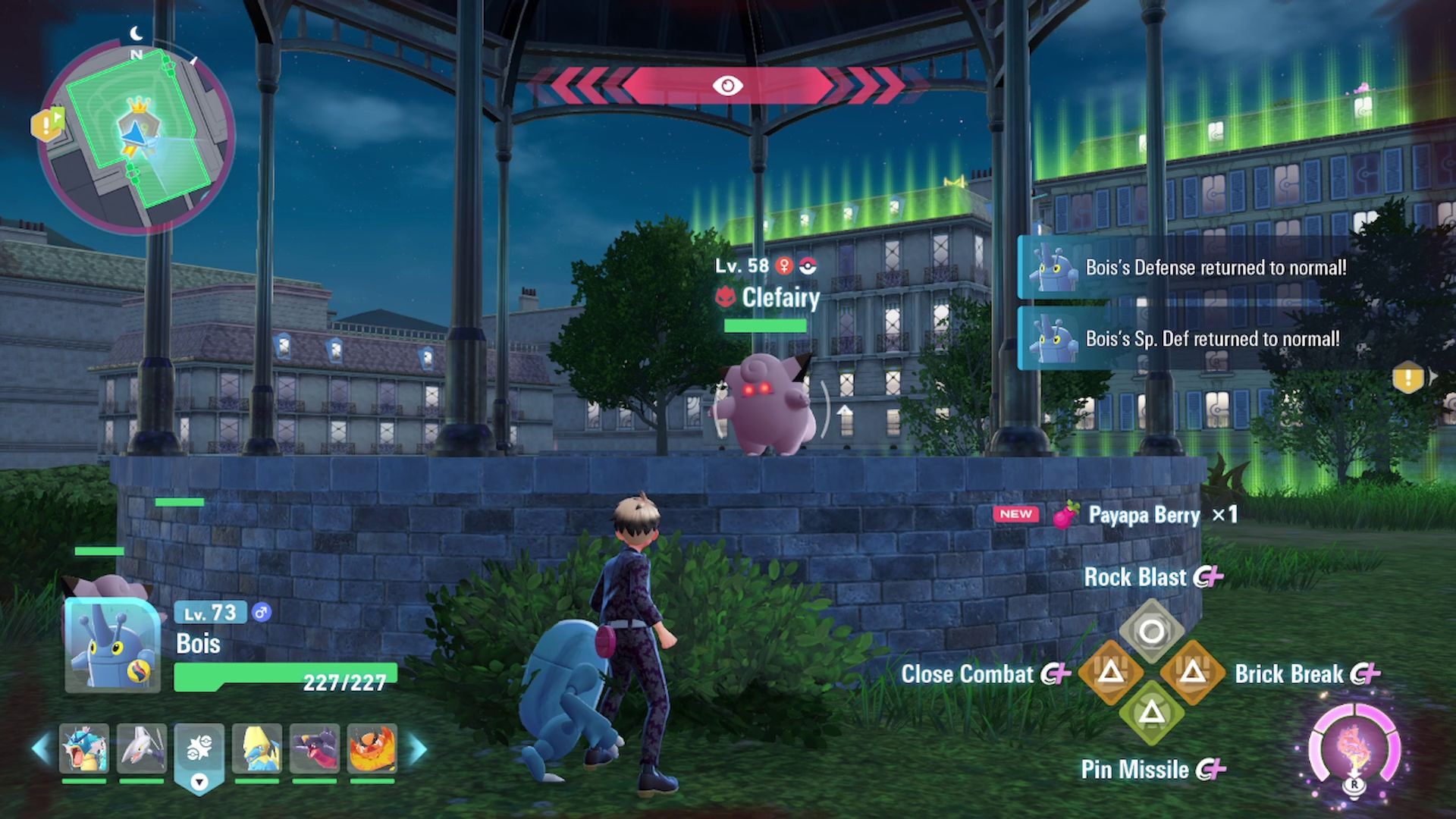Switch to the orange fiery Pokémon
1456x819 pixels.
coord(372,748)
